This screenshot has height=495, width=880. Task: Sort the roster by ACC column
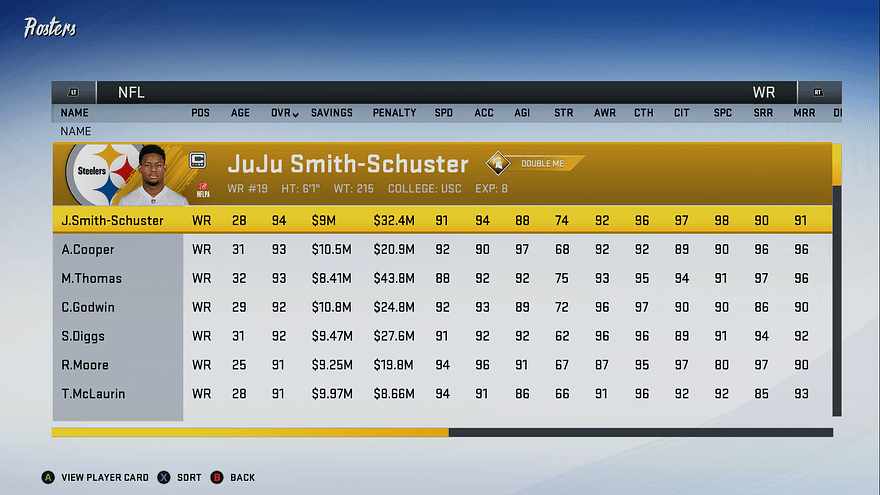pos(484,113)
